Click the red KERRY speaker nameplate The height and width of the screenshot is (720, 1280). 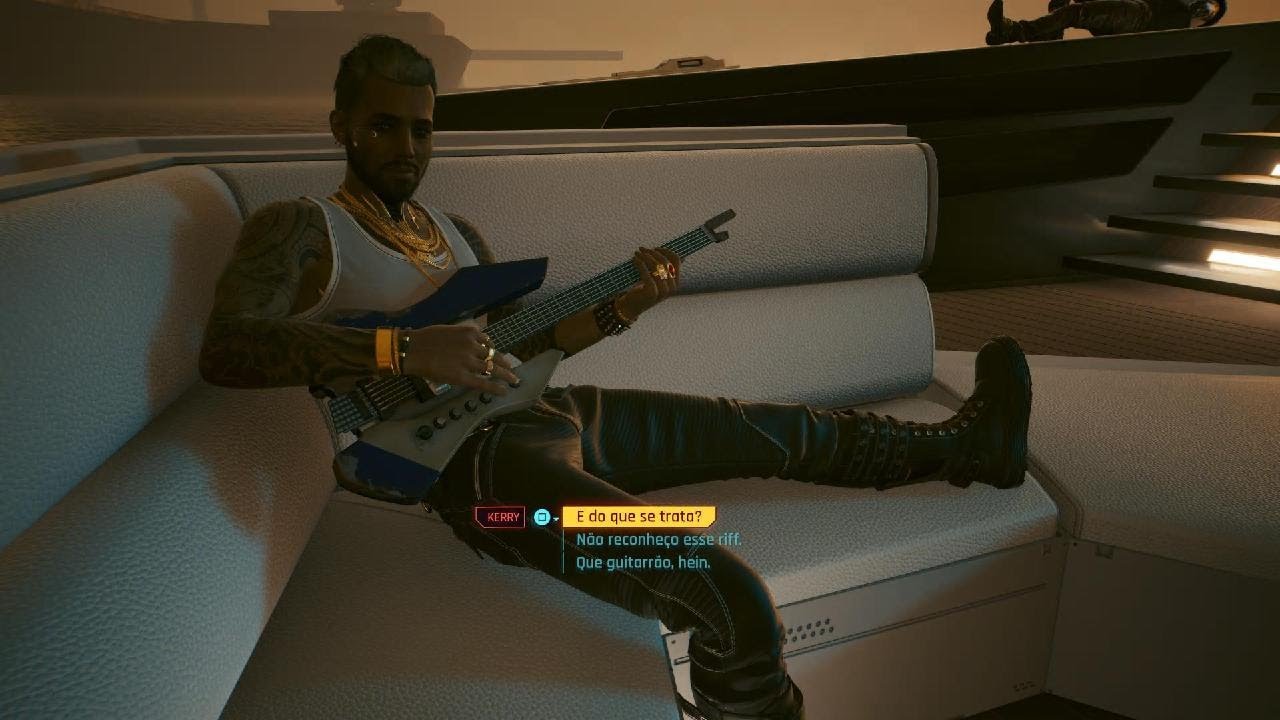[500, 516]
